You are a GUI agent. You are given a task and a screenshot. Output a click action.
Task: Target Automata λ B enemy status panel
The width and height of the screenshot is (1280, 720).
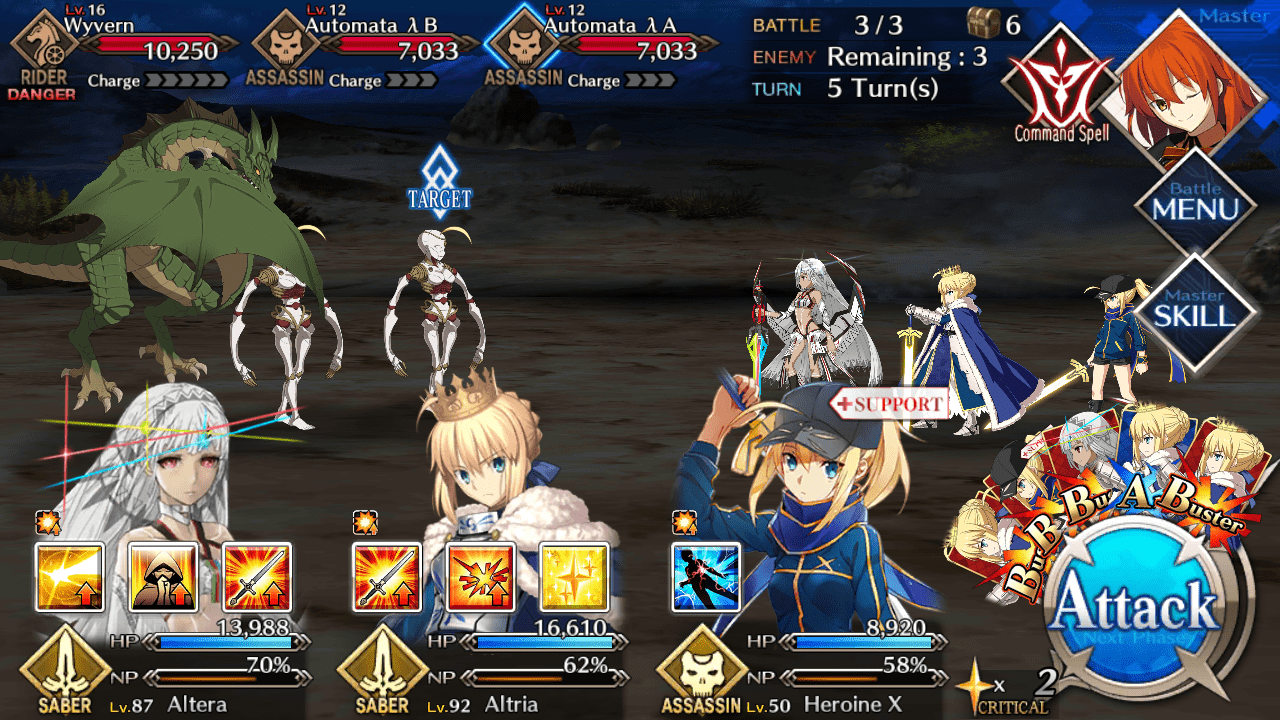pyautogui.click(x=362, y=48)
